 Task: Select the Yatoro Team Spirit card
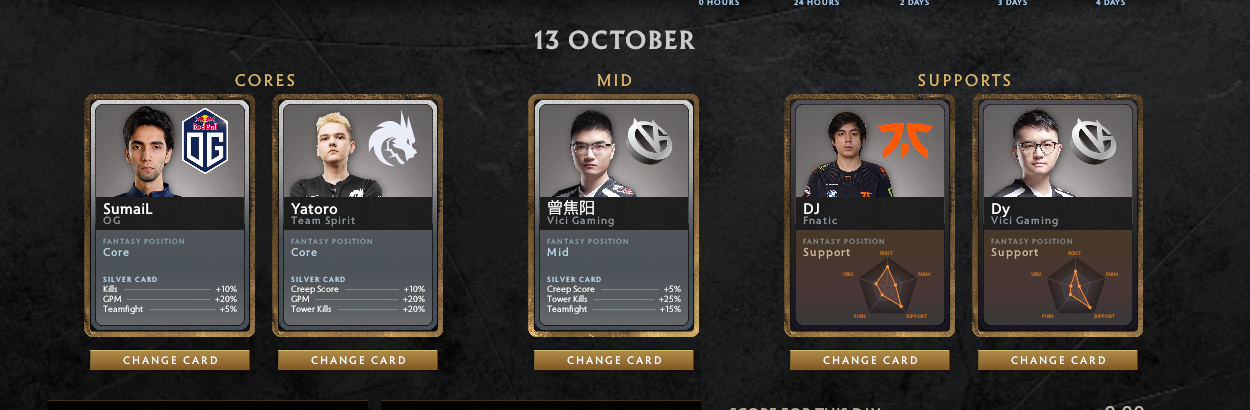coord(357,215)
